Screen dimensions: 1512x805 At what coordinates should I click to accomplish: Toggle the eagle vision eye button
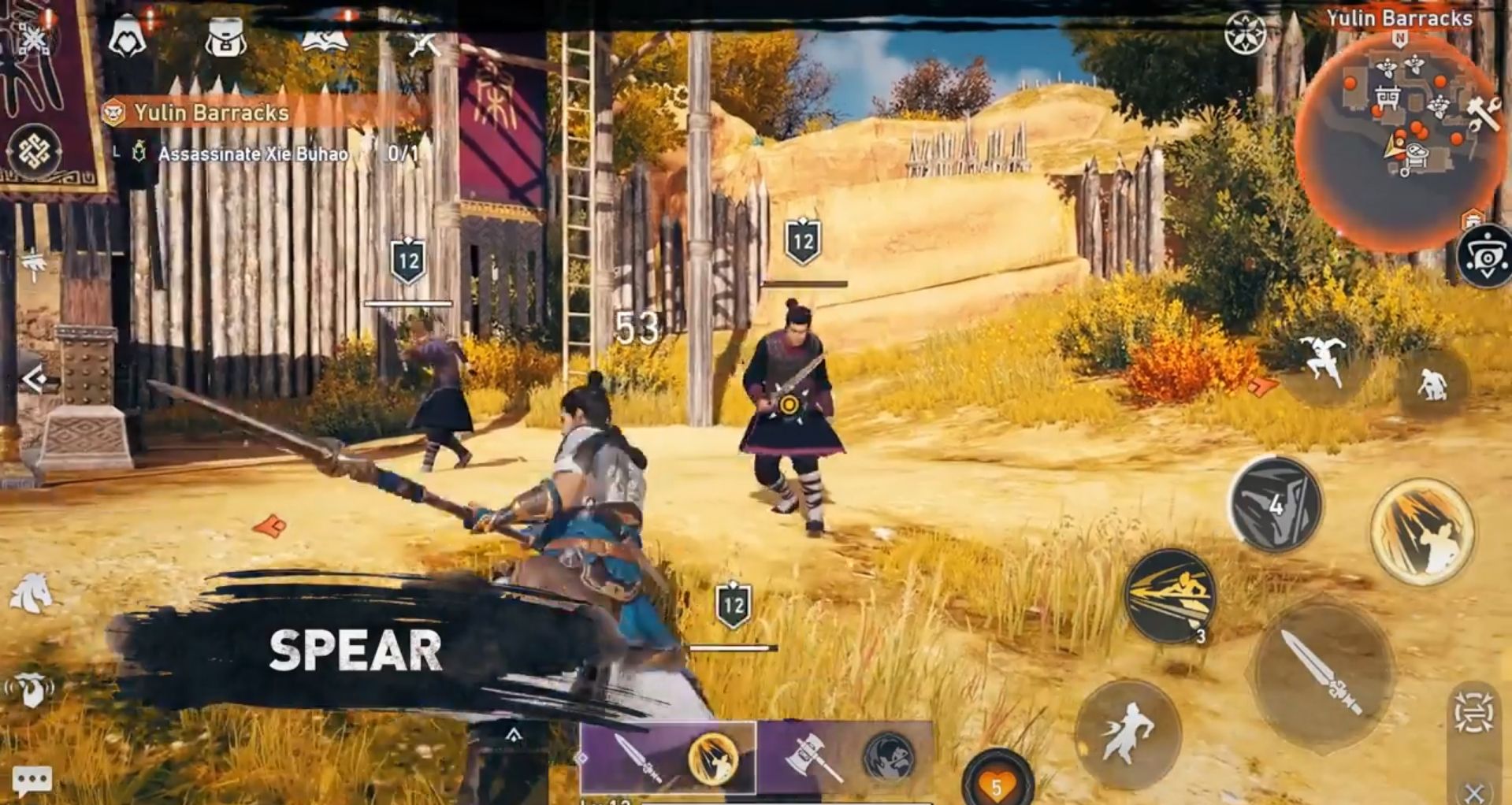click(x=1486, y=256)
